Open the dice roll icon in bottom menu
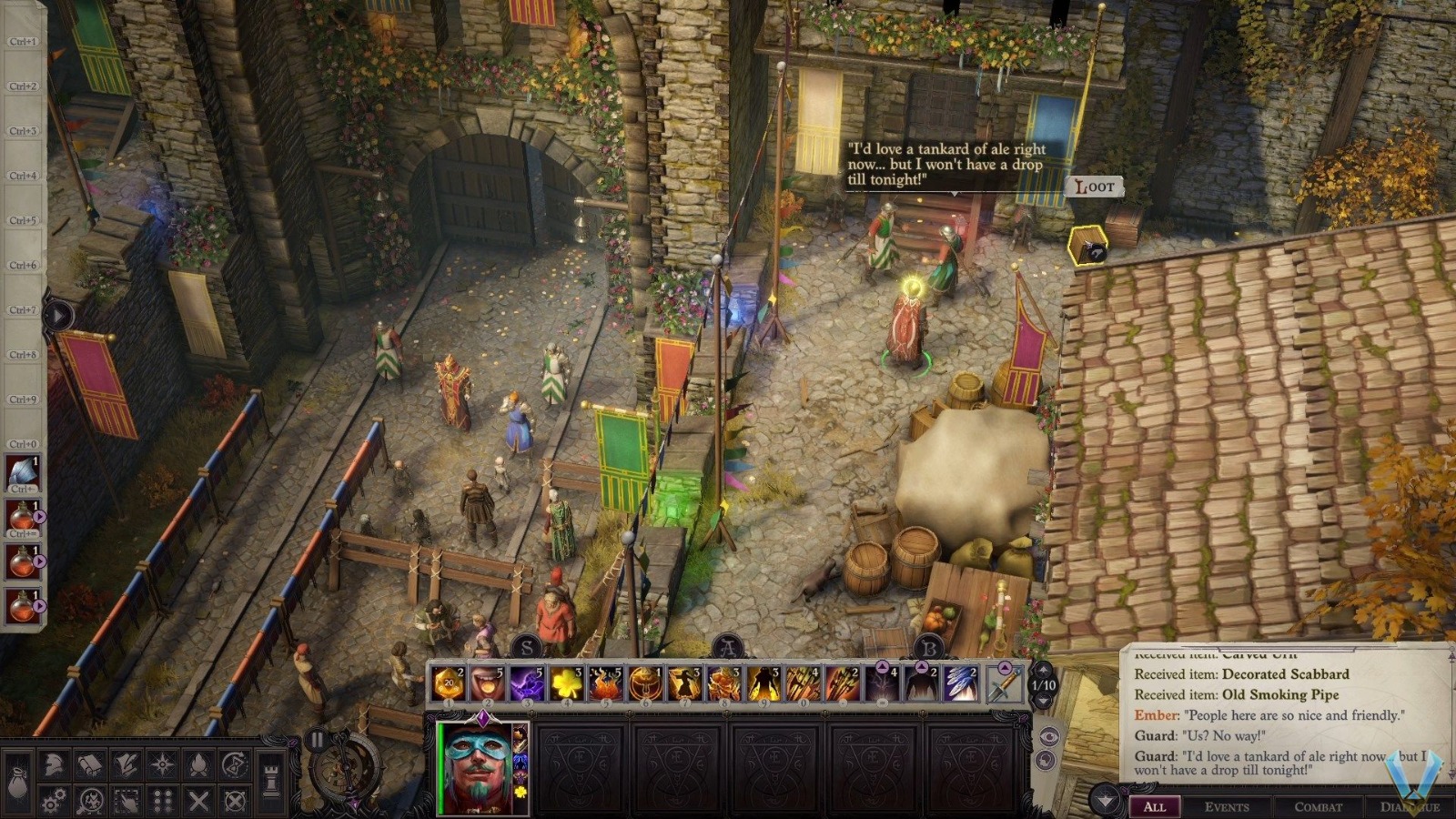 [161, 798]
